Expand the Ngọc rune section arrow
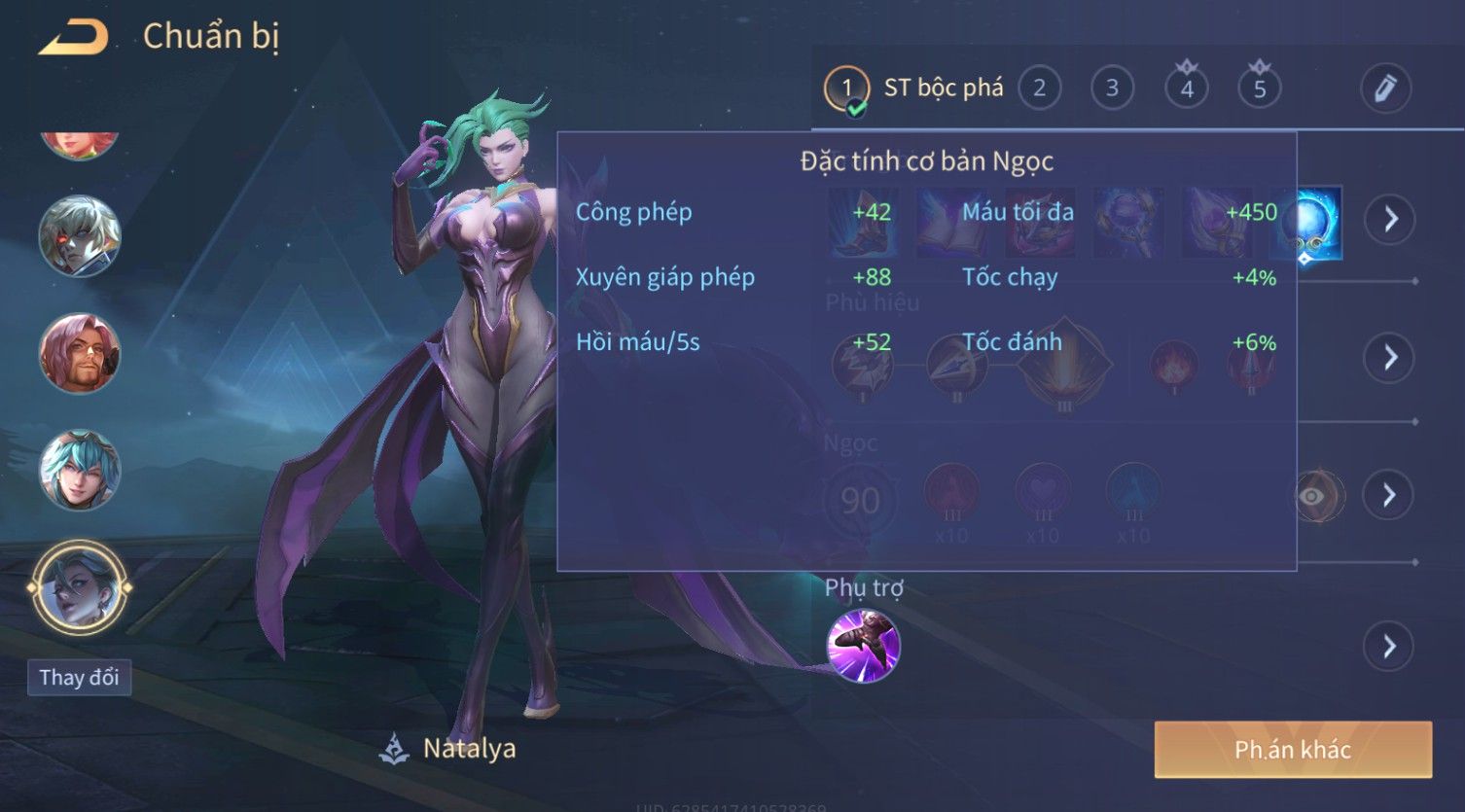The width and height of the screenshot is (1465, 812). coord(1389,496)
